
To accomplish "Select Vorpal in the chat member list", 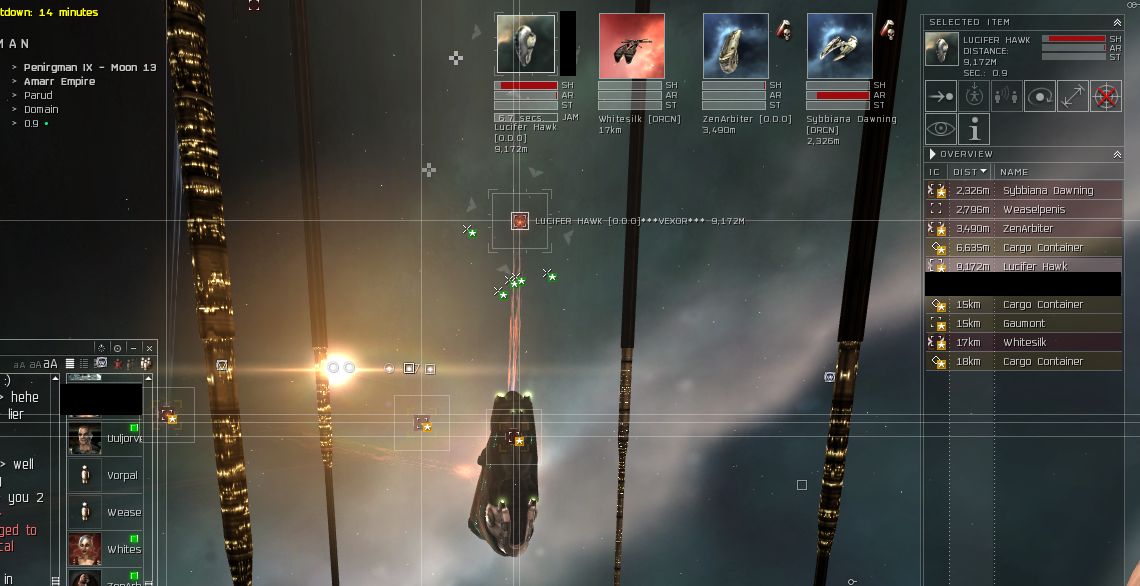I will [x=110, y=475].
